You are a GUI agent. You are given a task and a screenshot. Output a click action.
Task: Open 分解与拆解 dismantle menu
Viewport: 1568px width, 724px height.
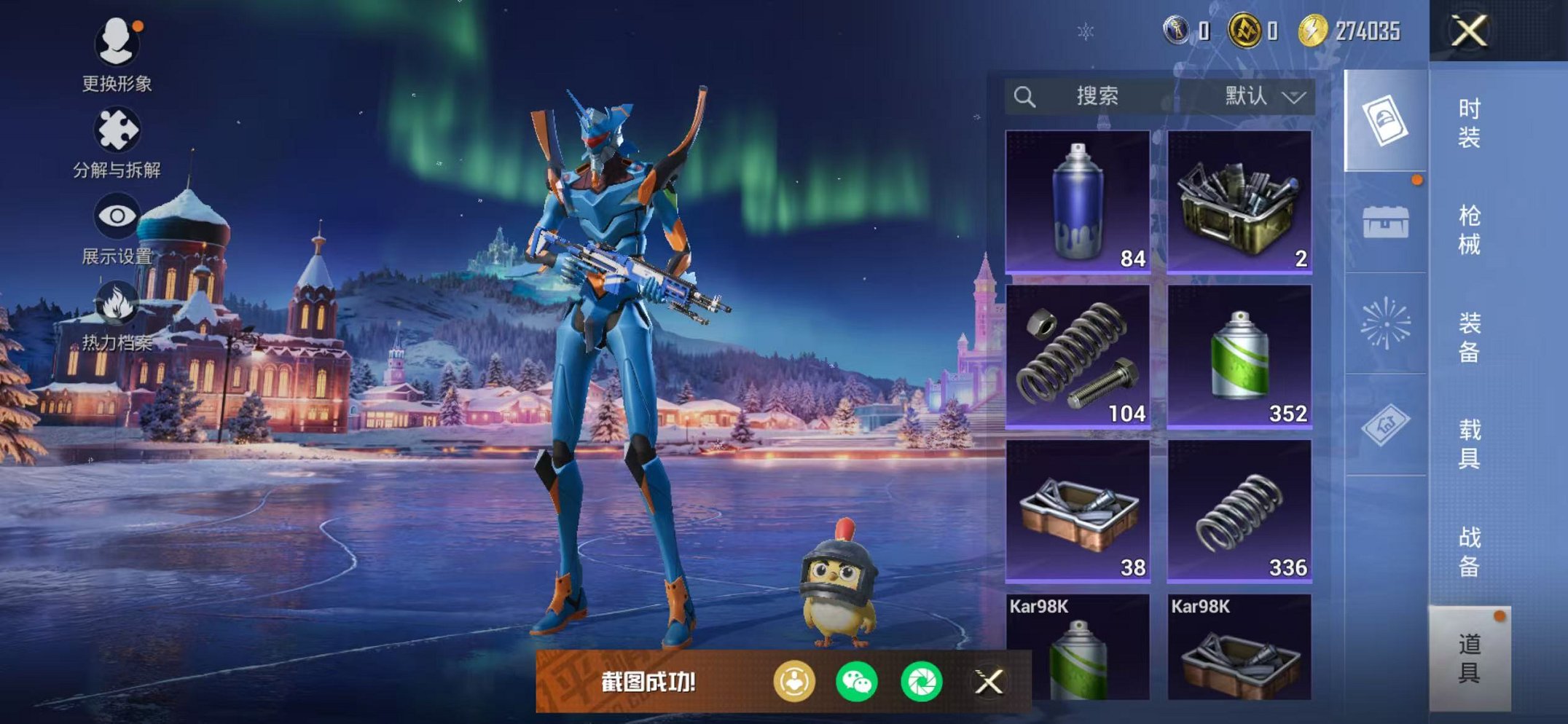coord(117,141)
